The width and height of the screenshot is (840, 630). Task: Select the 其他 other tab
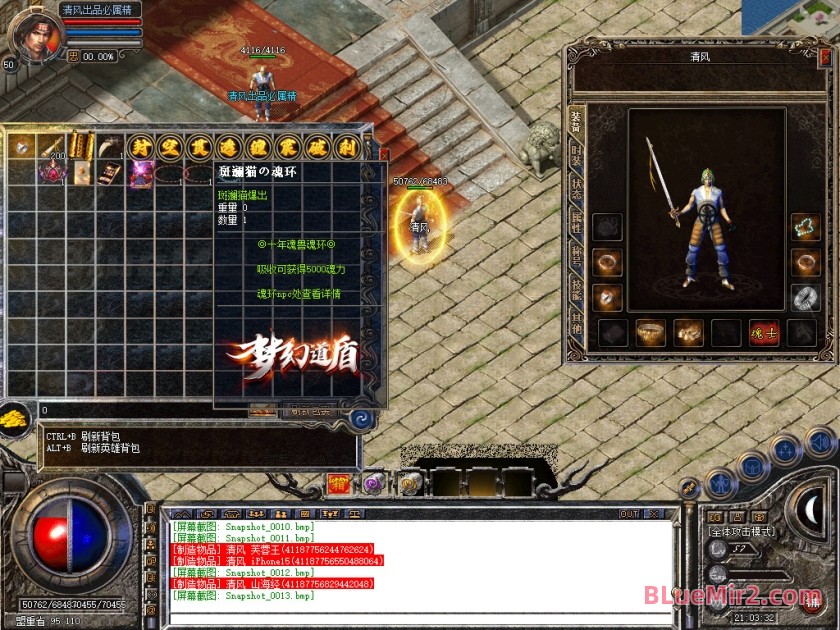pos(576,322)
